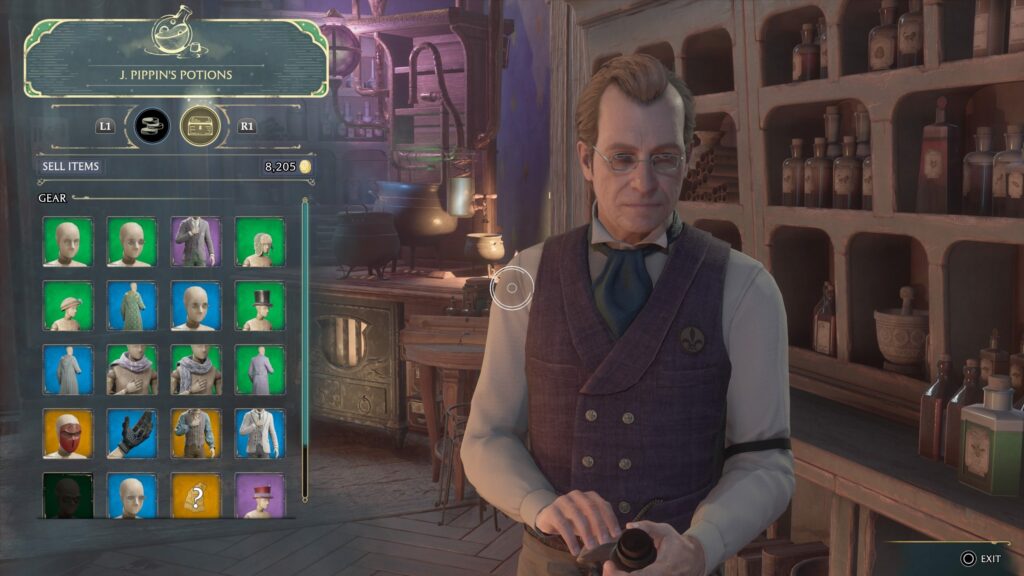Switch to the potions shop tab
Image resolution: width=1024 pixels, height=576 pixels.
[152, 126]
